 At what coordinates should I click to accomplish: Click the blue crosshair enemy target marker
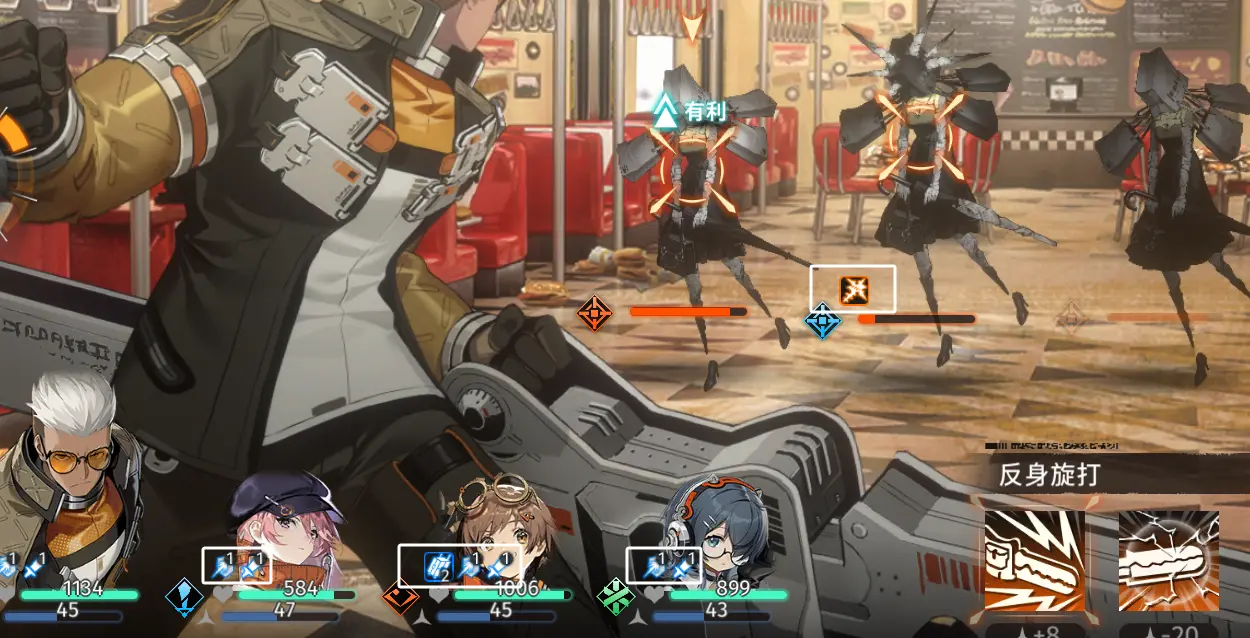(822, 322)
